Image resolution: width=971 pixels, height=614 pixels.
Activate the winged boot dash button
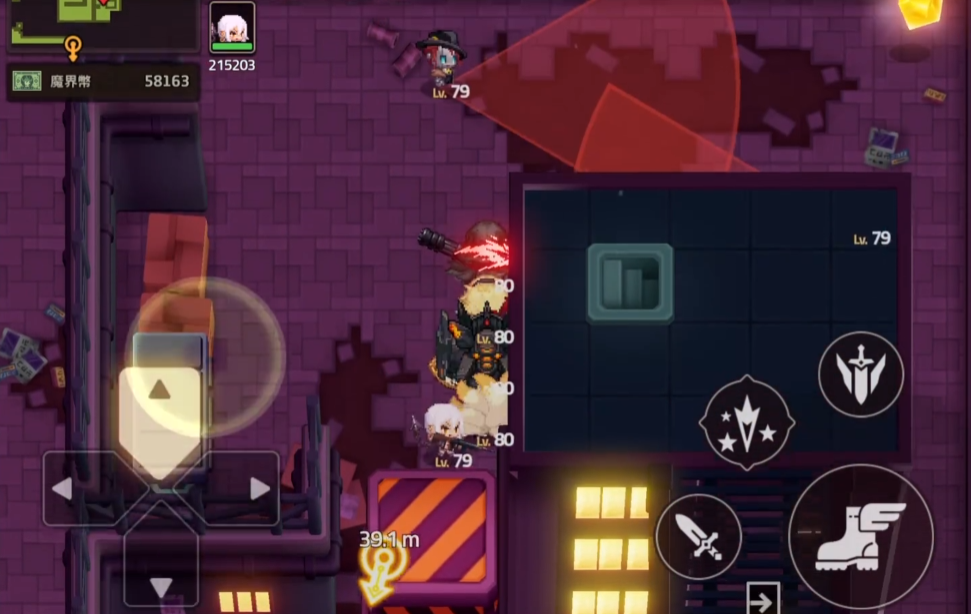(x=860, y=537)
